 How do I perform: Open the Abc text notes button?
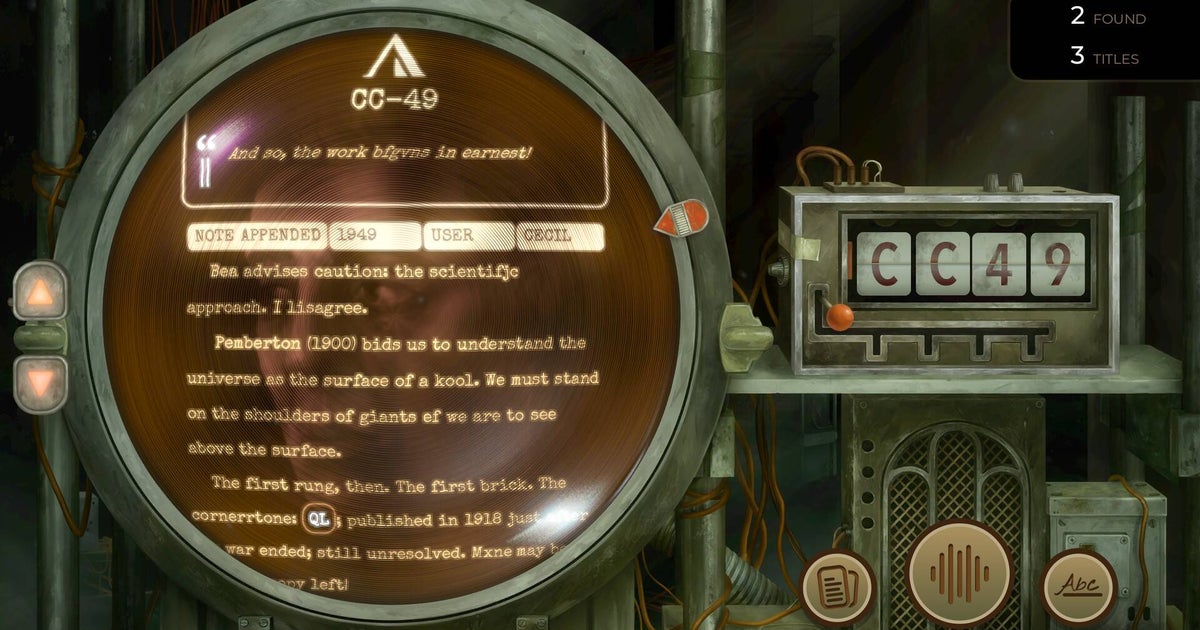click(x=1078, y=587)
